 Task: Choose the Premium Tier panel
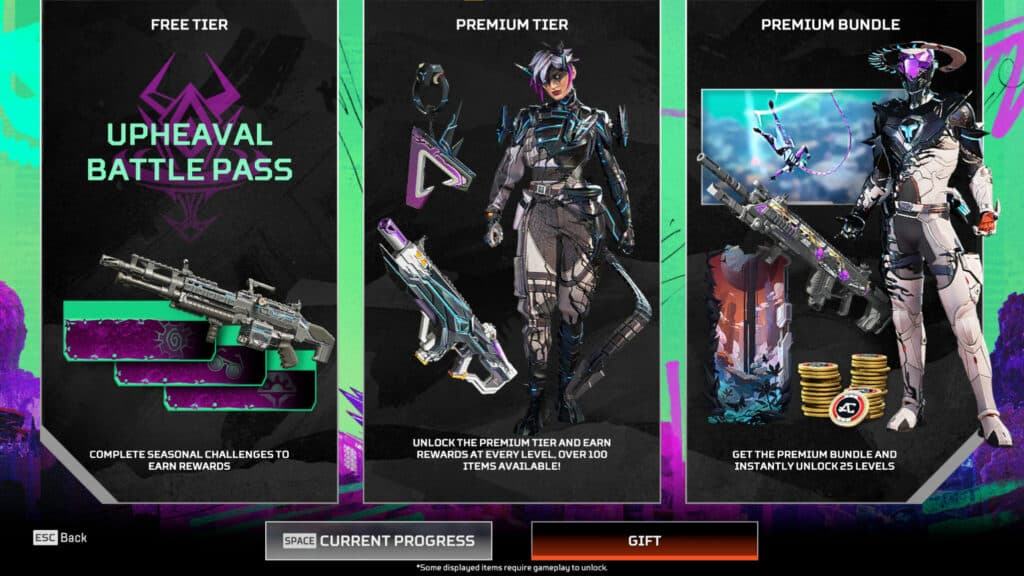(511, 250)
